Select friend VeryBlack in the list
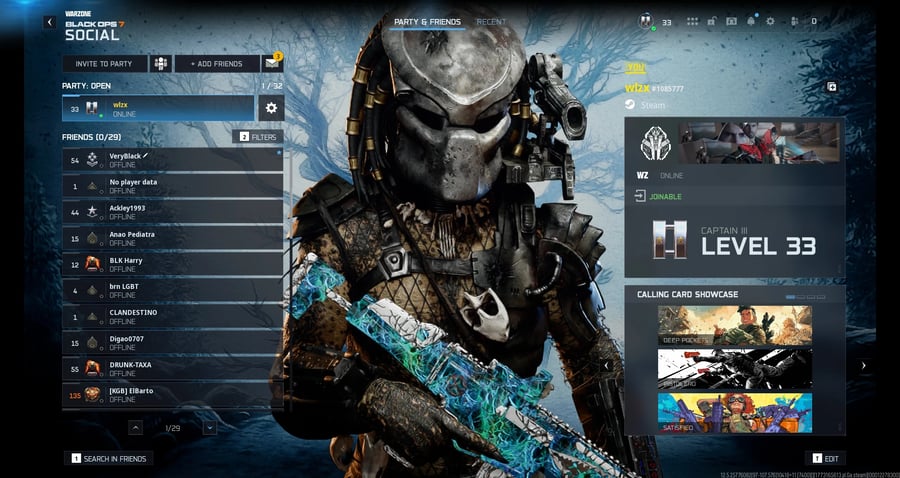Image resolution: width=900 pixels, height=478 pixels. point(172,160)
